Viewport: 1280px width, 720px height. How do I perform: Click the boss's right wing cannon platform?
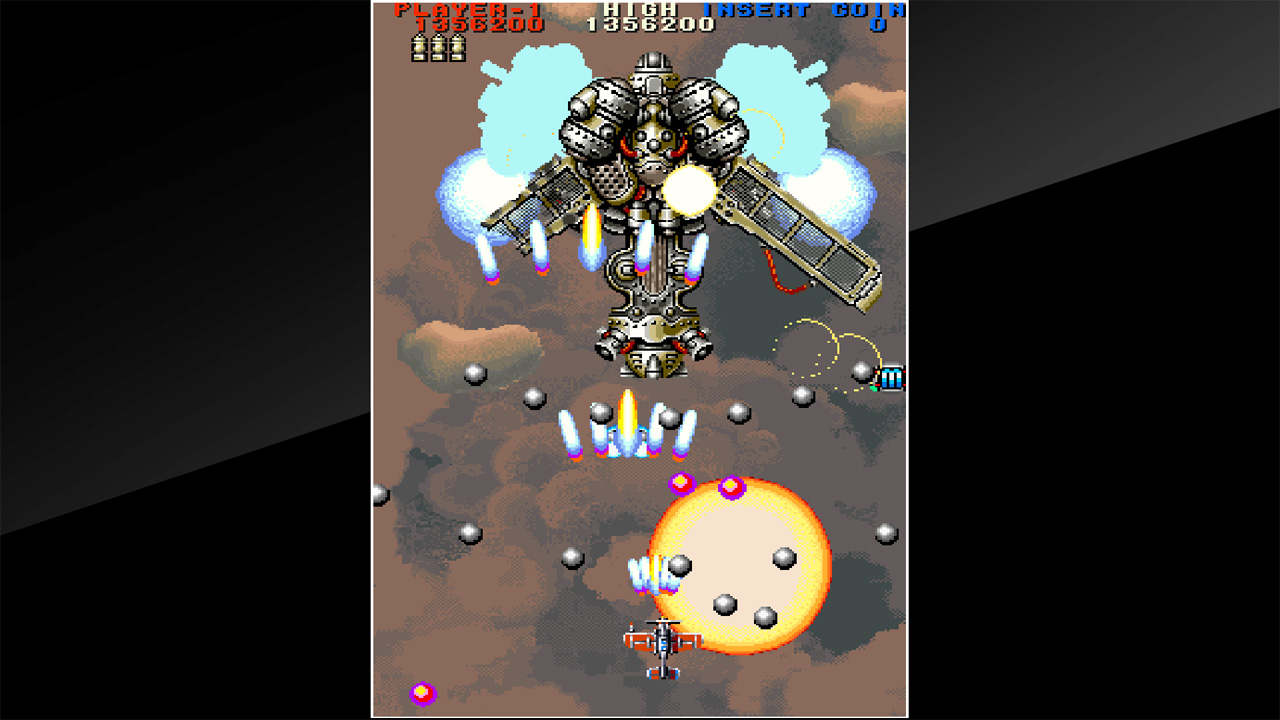pyautogui.click(x=795, y=230)
